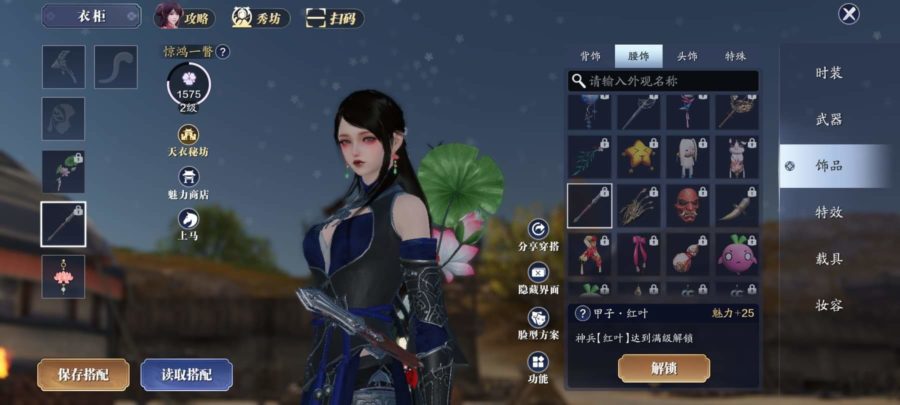Image resolution: width=900 pixels, height=405 pixels.
Task: Switch to the 头饰 tab
Action: (x=687, y=57)
